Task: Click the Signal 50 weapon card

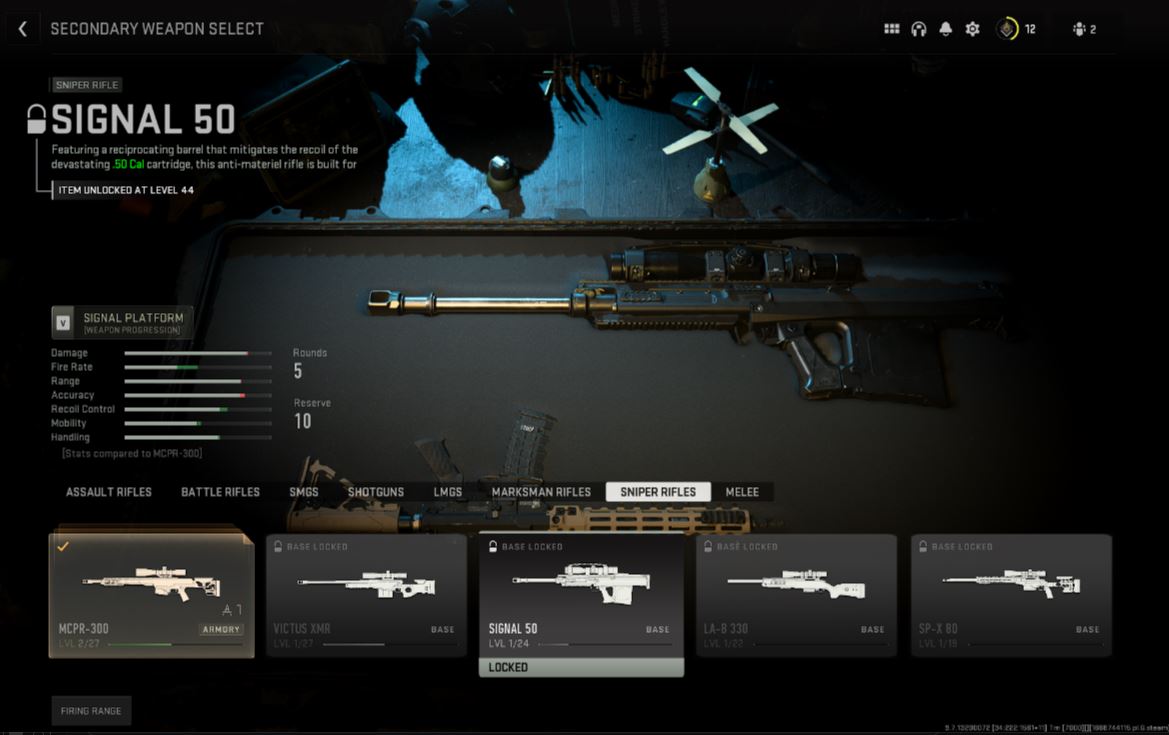Action: pyautogui.click(x=581, y=595)
